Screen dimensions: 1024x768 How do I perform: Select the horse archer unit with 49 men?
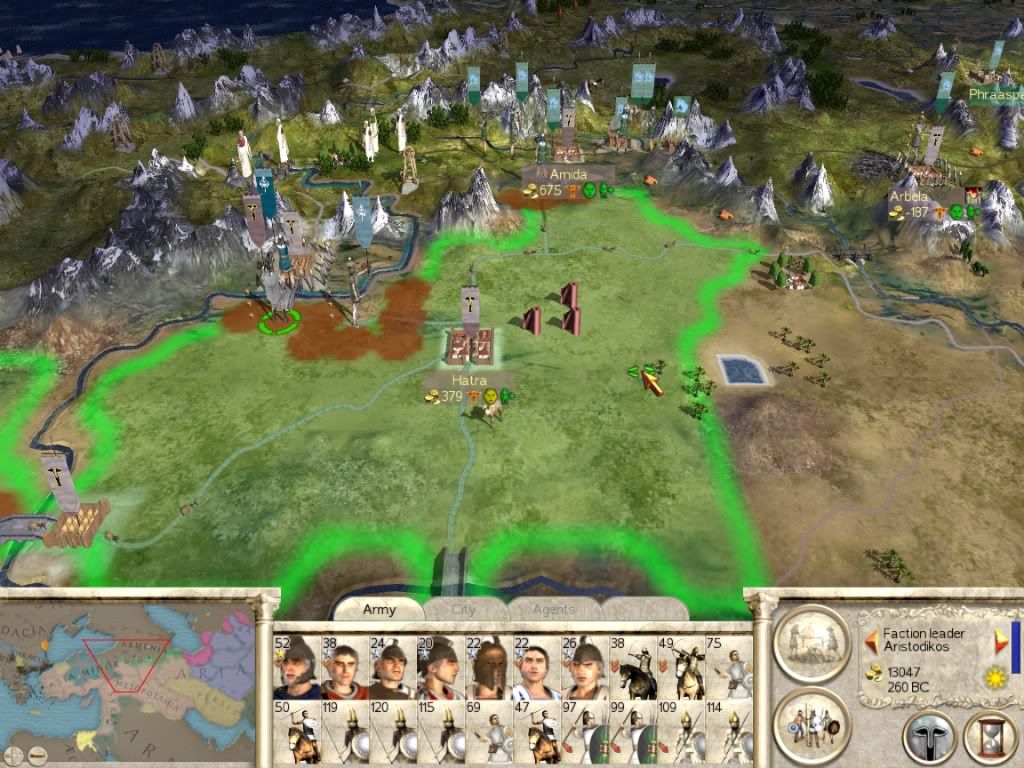click(682, 667)
